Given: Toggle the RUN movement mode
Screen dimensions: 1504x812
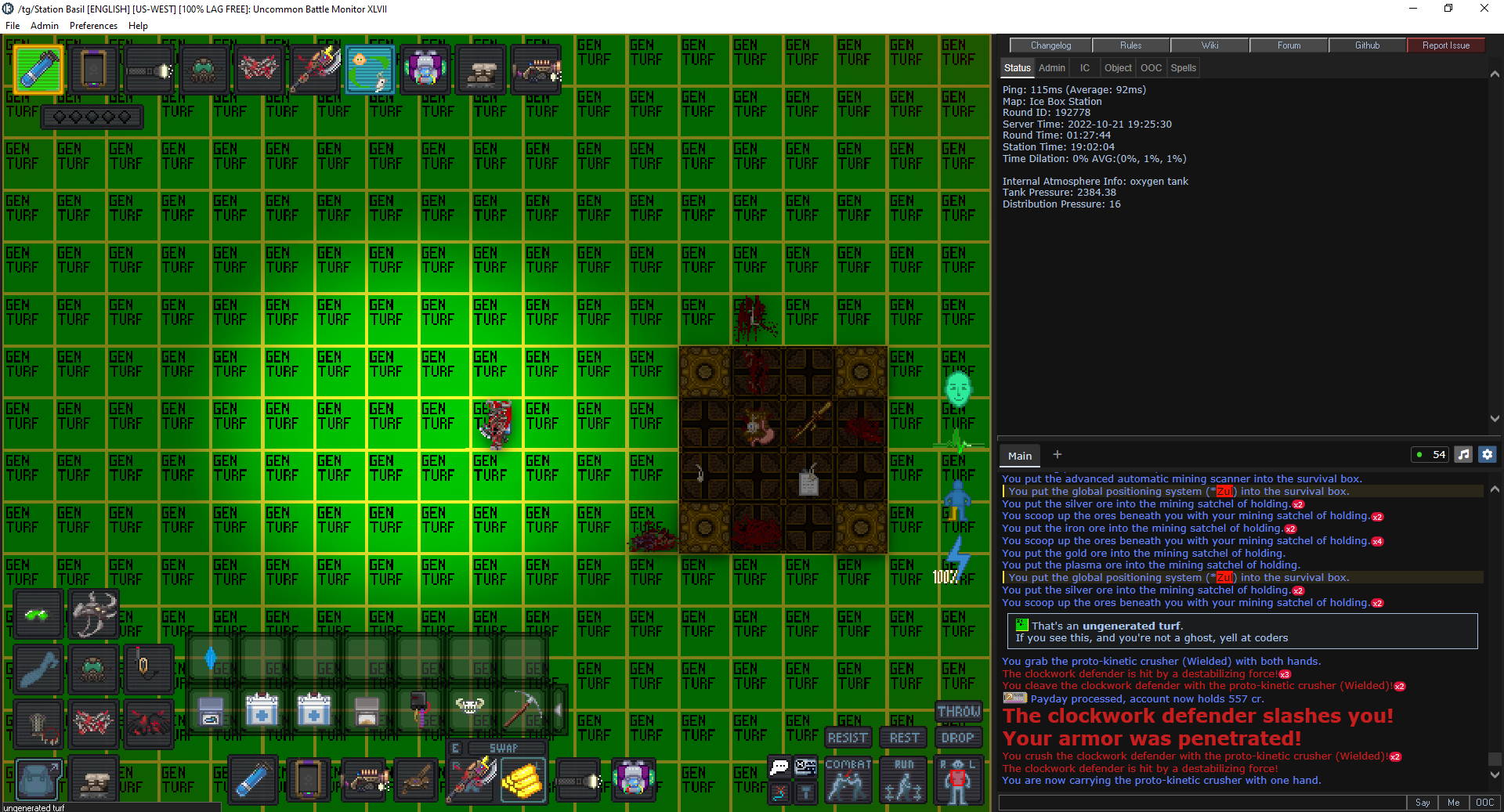Looking at the screenshot, I should 902,780.
